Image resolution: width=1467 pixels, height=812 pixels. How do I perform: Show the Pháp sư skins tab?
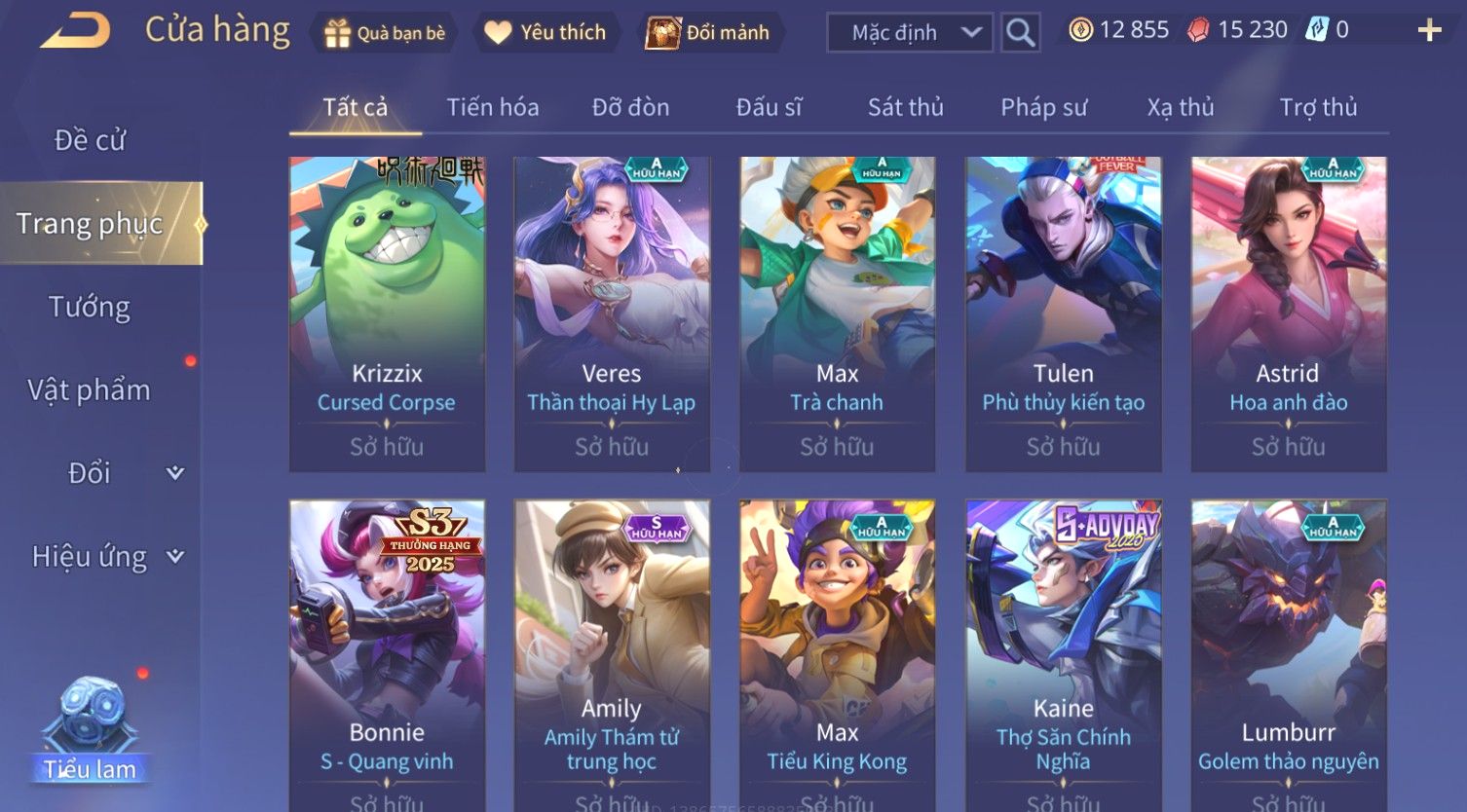pyautogui.click(x=1043, y=107)
